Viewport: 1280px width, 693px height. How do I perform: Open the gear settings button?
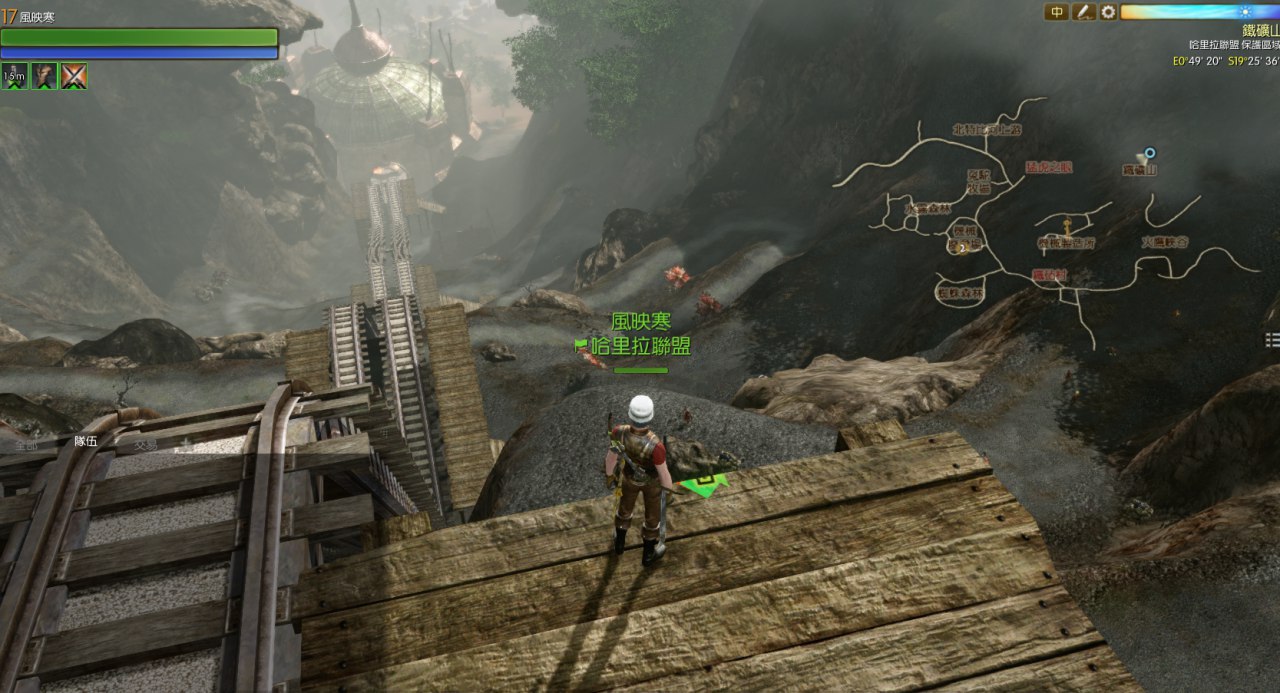coord(1108,12)
